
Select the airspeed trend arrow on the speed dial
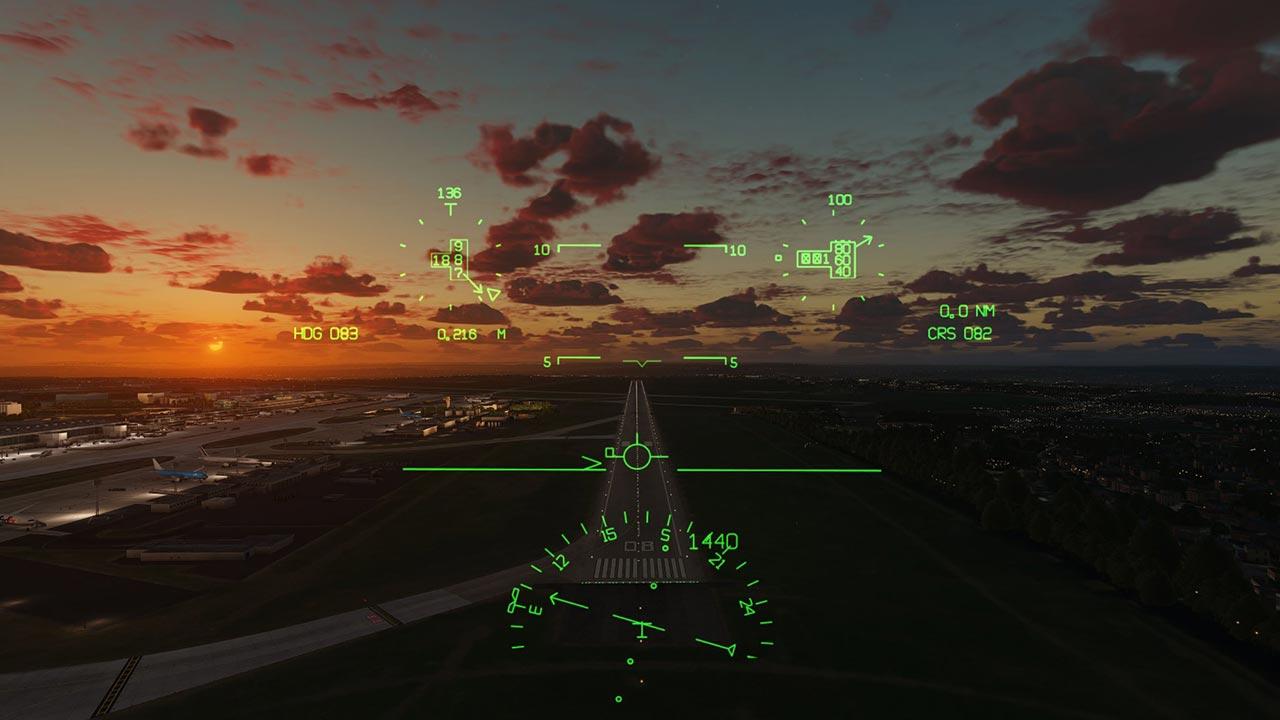click(472, 288)
